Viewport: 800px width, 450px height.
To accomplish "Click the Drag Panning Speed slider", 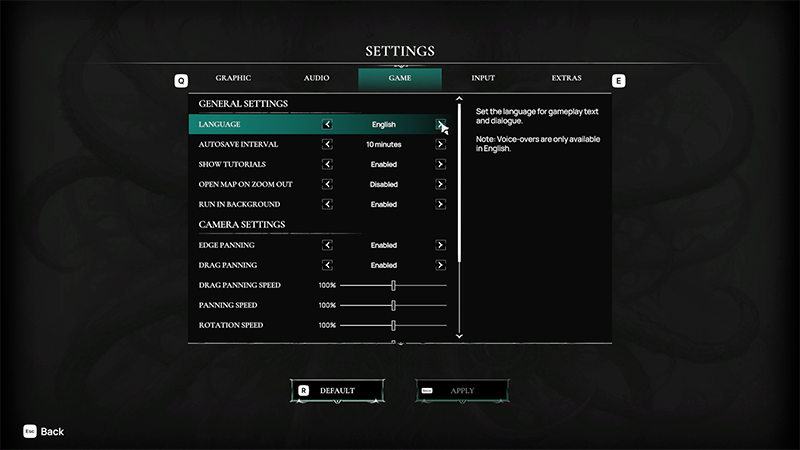I will 394,285.
